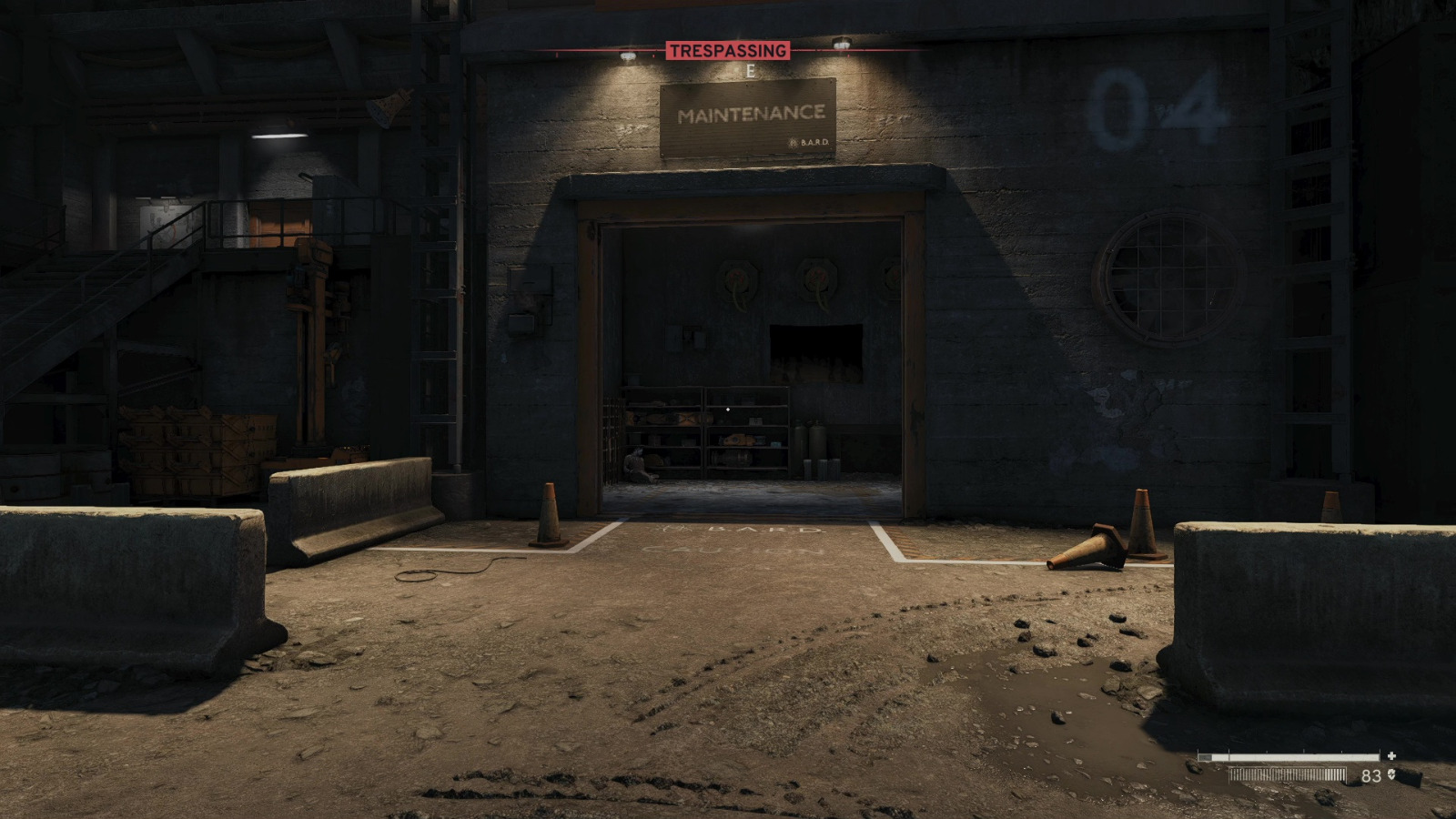Screen dimensions: 1456x819
Task: Click the center crosshair dot
Action: click(728, 409)
